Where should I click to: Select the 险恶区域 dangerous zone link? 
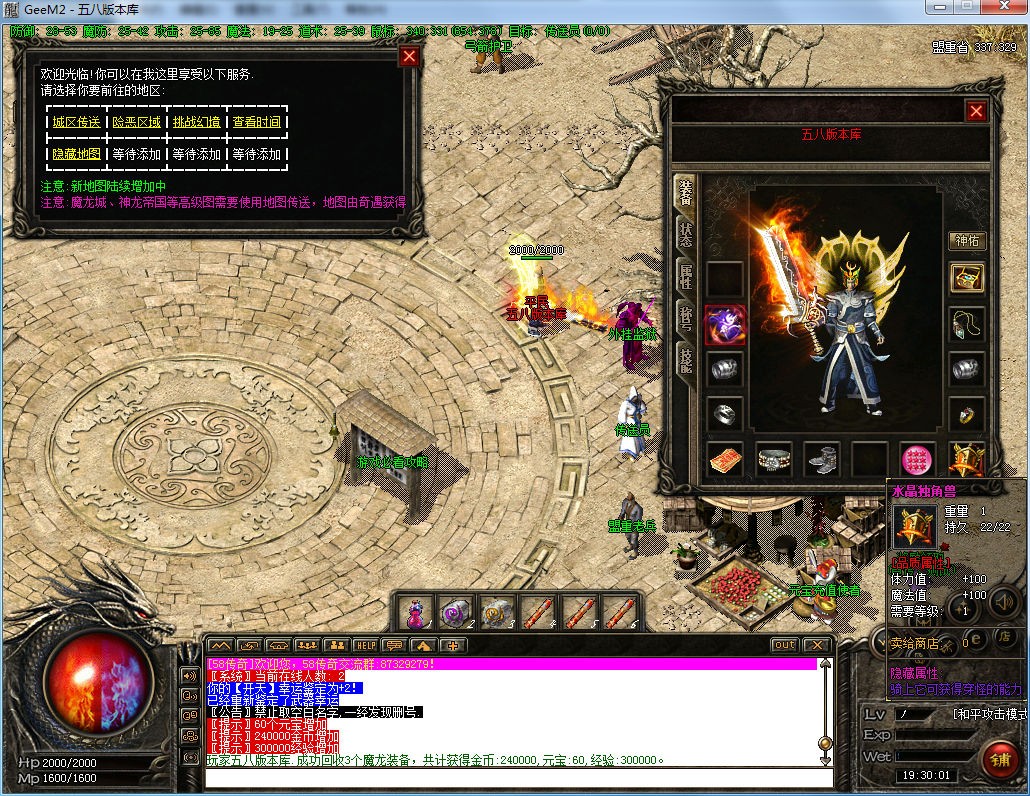click(137, 122)
